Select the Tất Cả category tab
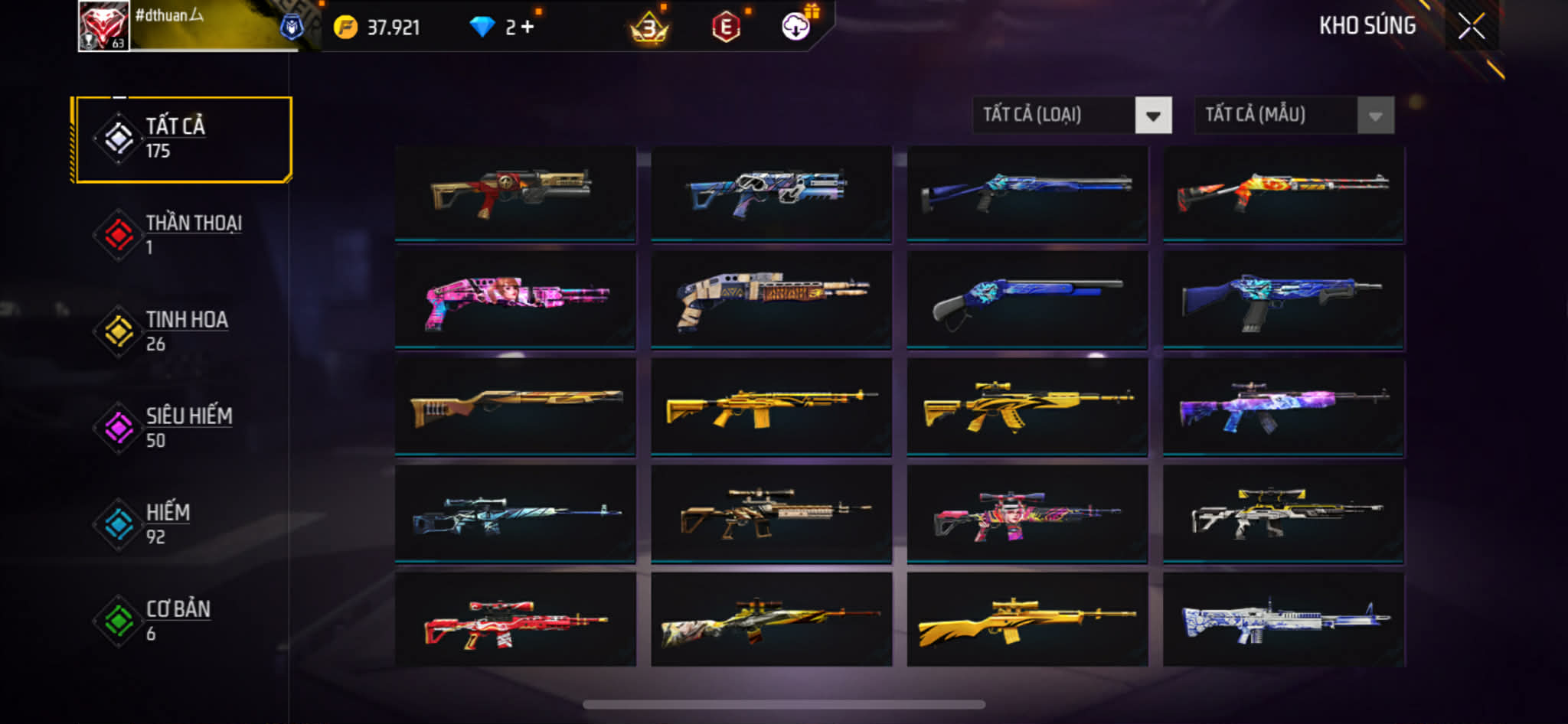The image size is (1568, 724). point(182,139)
